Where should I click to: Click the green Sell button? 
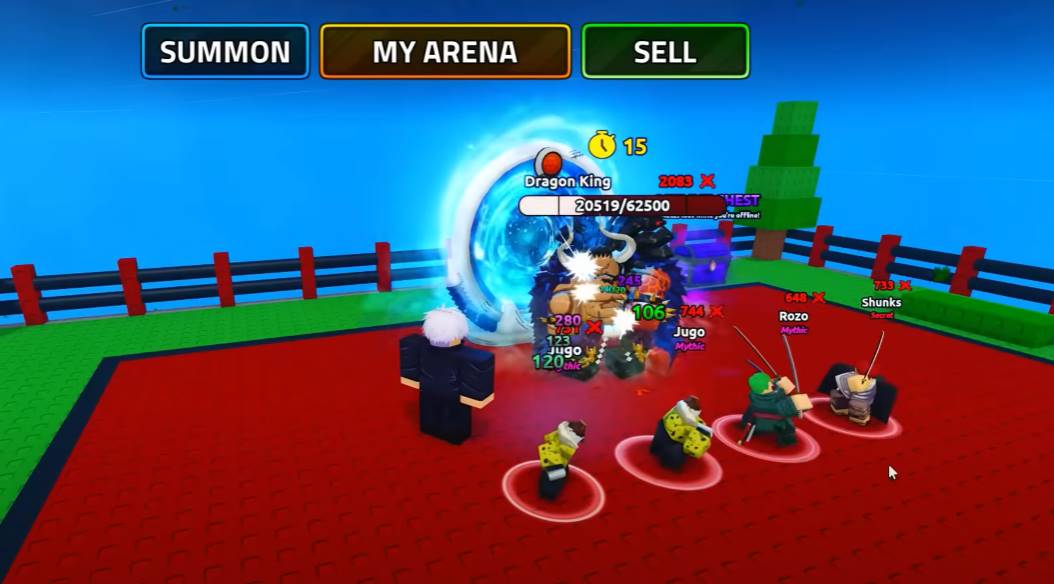(665, 52)
